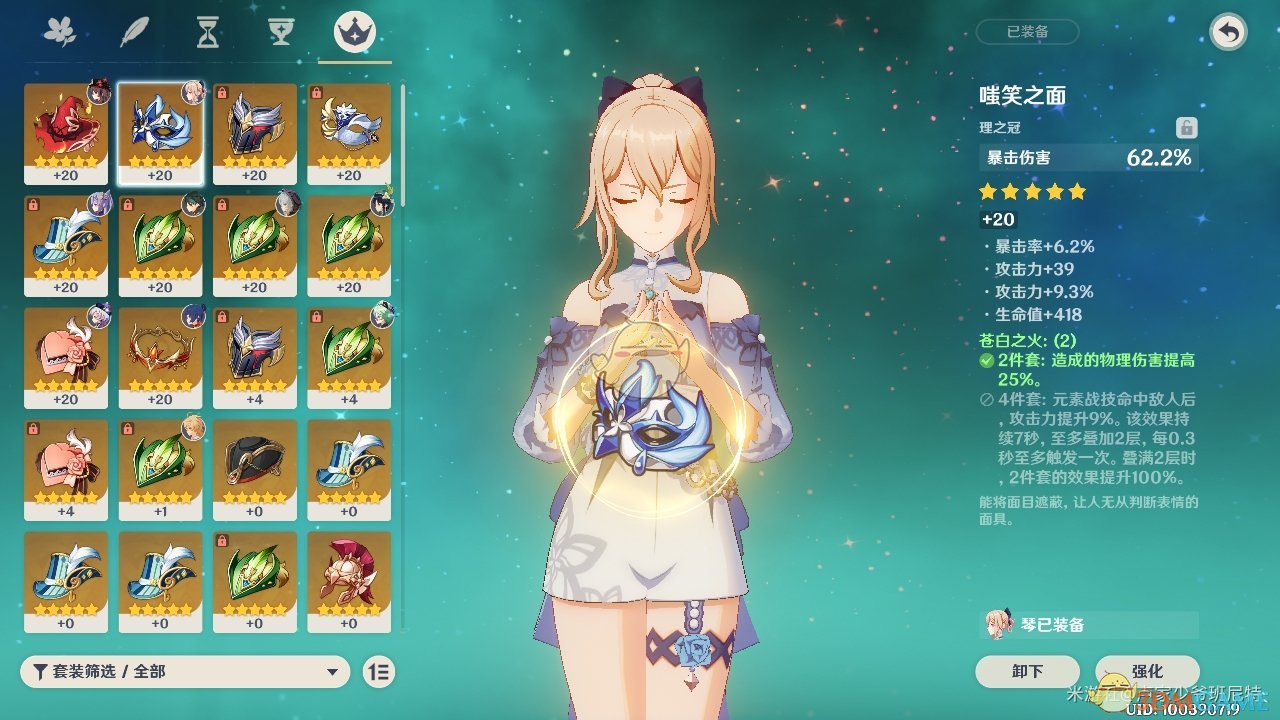
Task: Select the highlighted blue mask artifact
Action: [x=160, y=133]
